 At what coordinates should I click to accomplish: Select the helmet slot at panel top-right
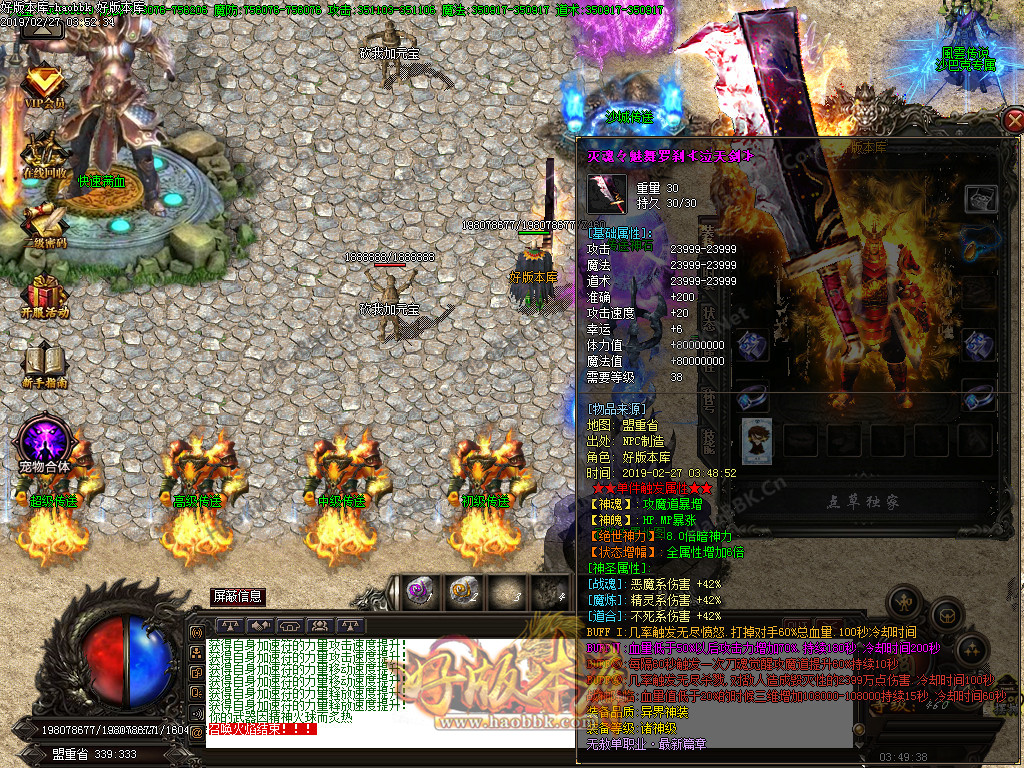[x=980, y=197]
